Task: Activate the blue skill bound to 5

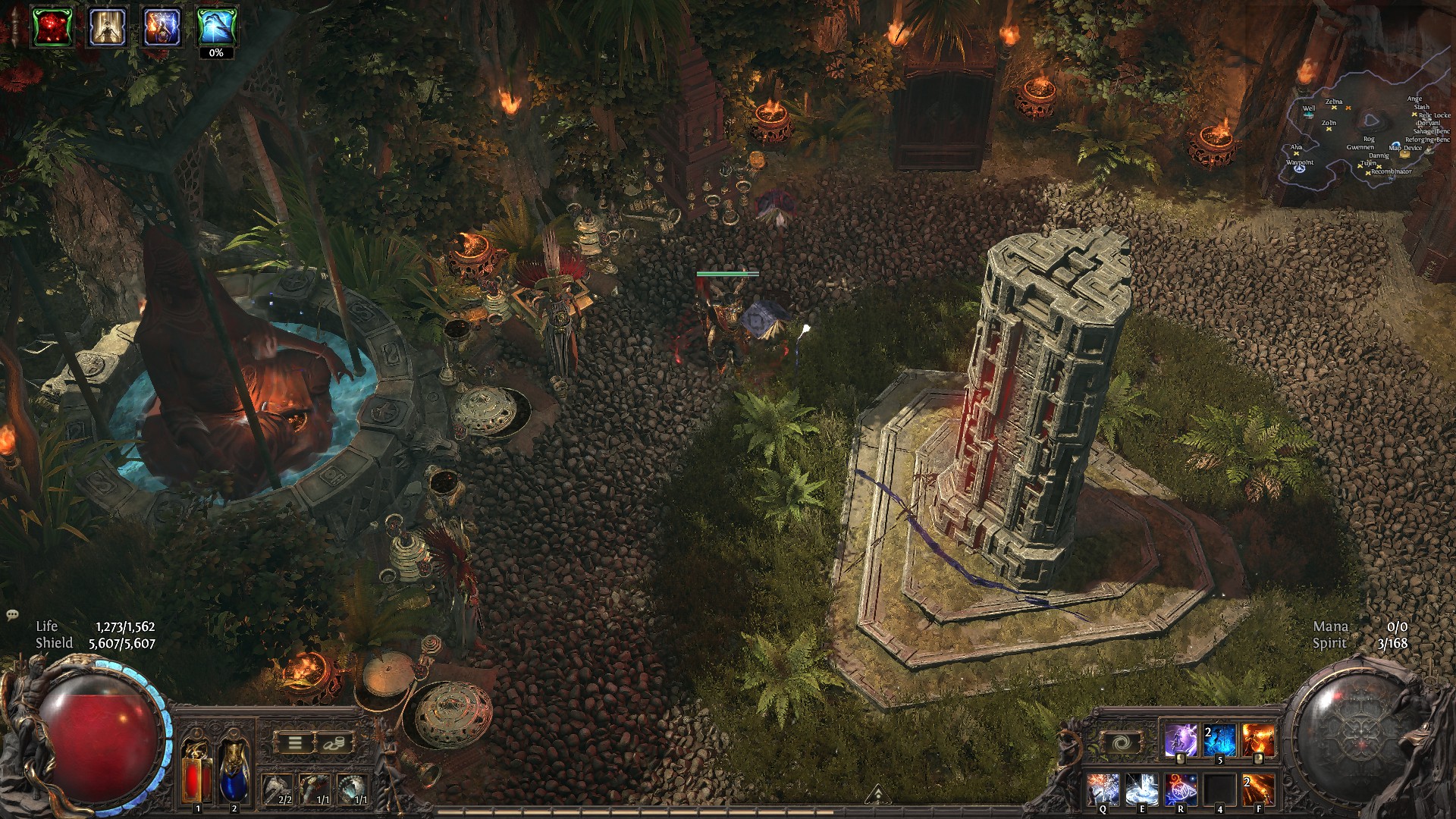Action: pos(1219,741)
